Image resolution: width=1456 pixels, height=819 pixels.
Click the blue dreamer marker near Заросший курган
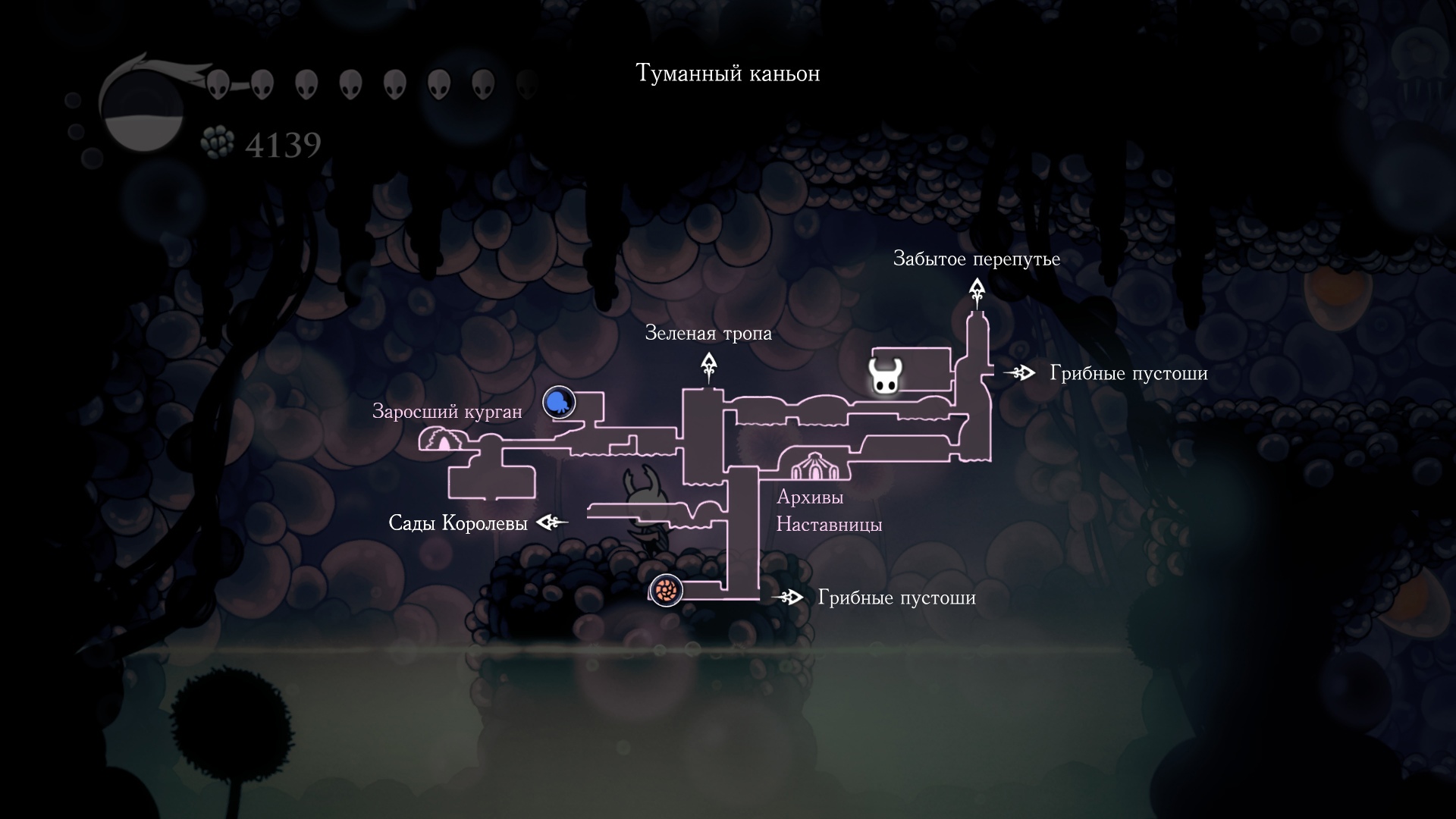(x=558, y=403)
